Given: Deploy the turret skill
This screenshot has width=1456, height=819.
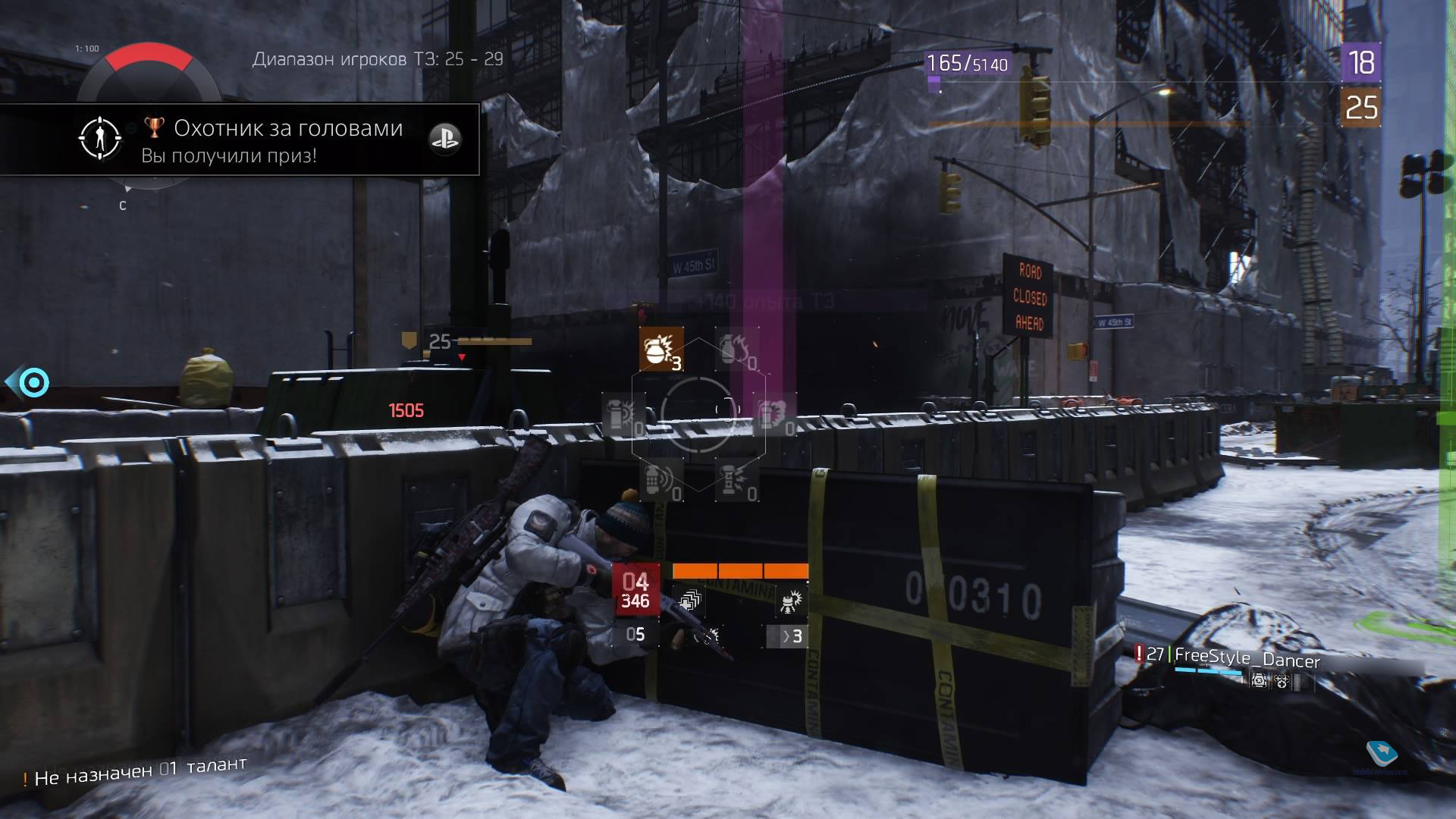Looking at the screenshot, I should (790, 602).
